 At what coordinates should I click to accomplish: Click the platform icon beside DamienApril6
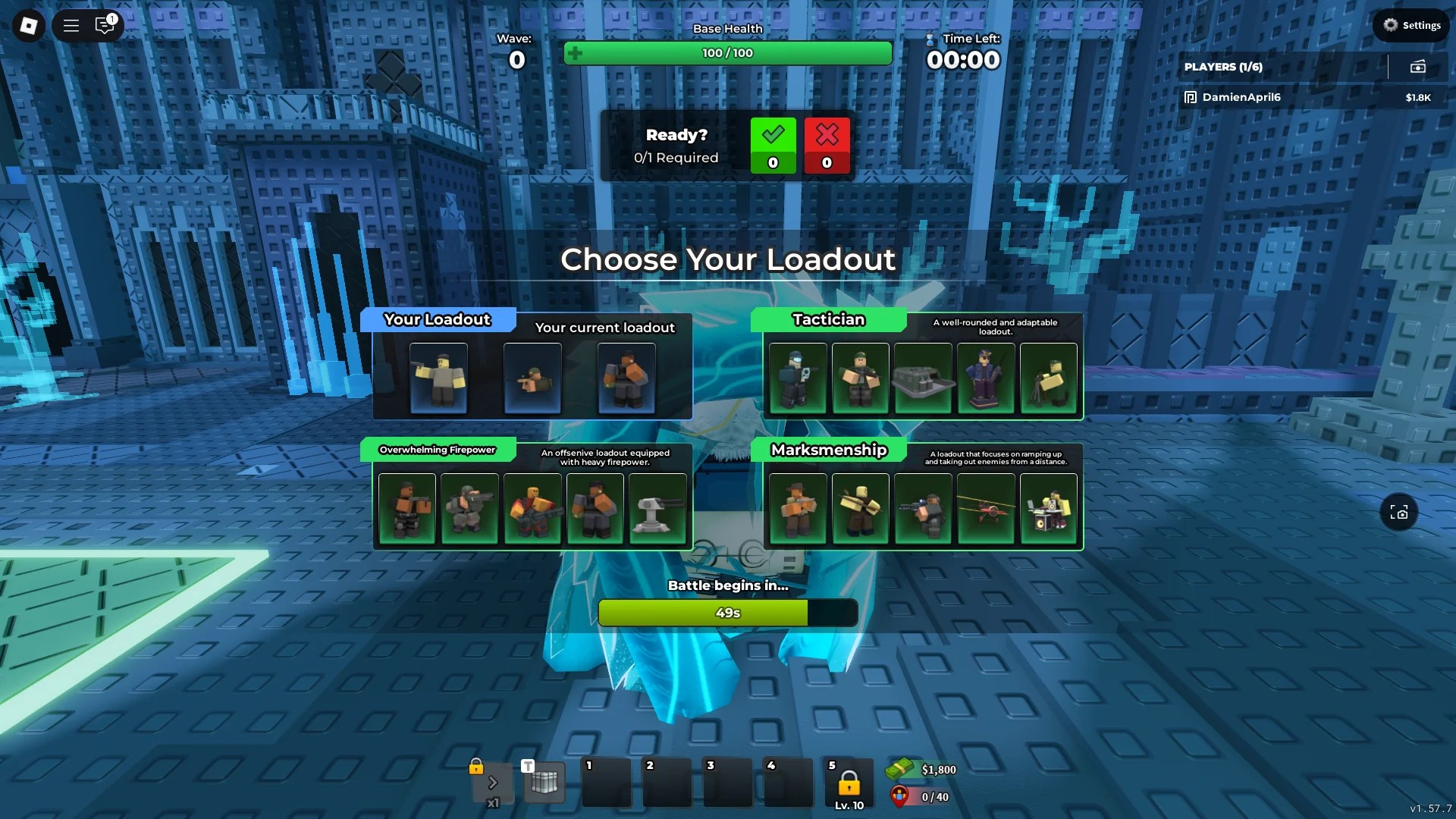coord(1189,97)
